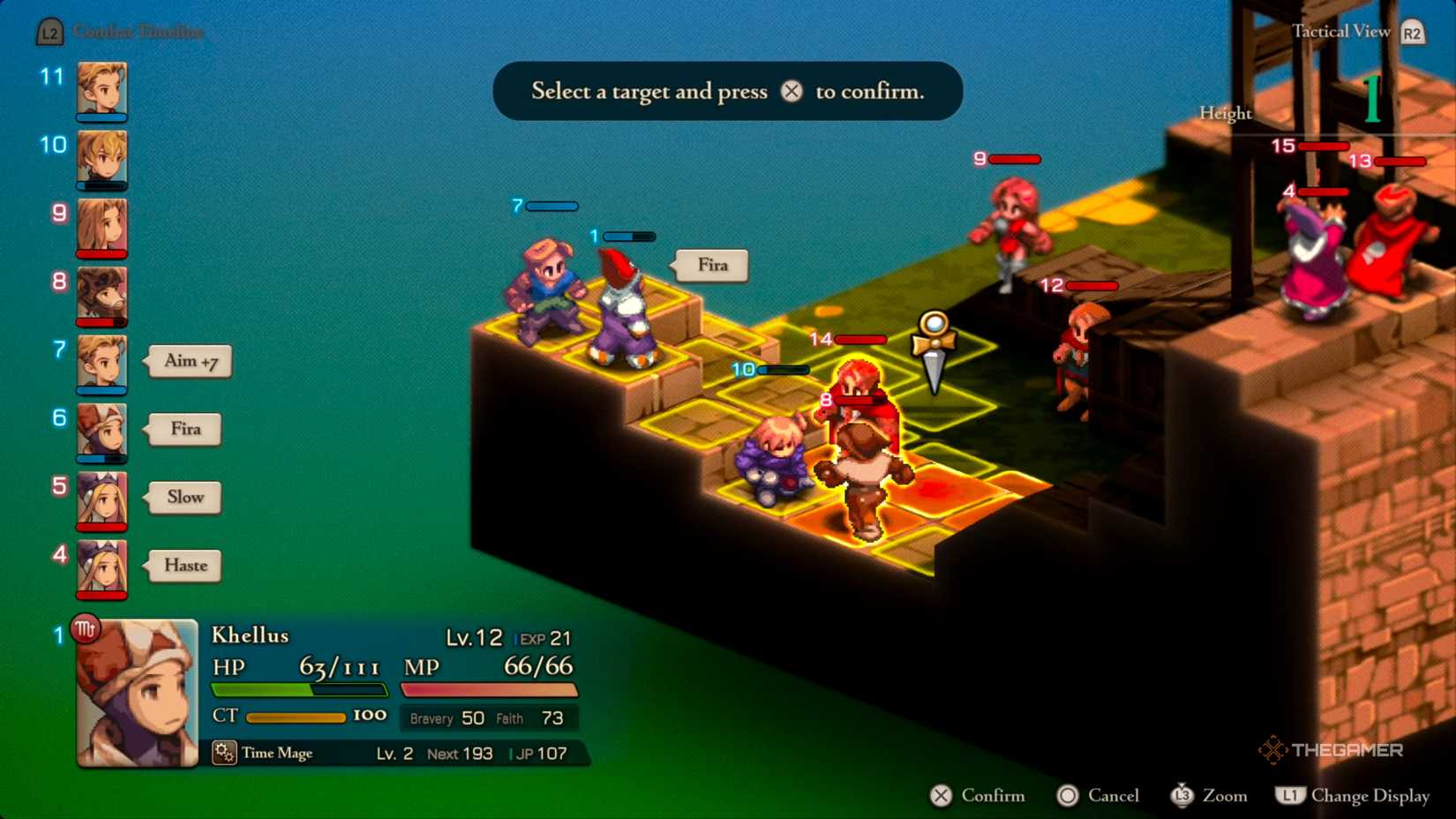The height and width of the screenshot is (819, 1456).
Task: Select the turn 11 portrait in the timeline
Action: coord(101,89)
